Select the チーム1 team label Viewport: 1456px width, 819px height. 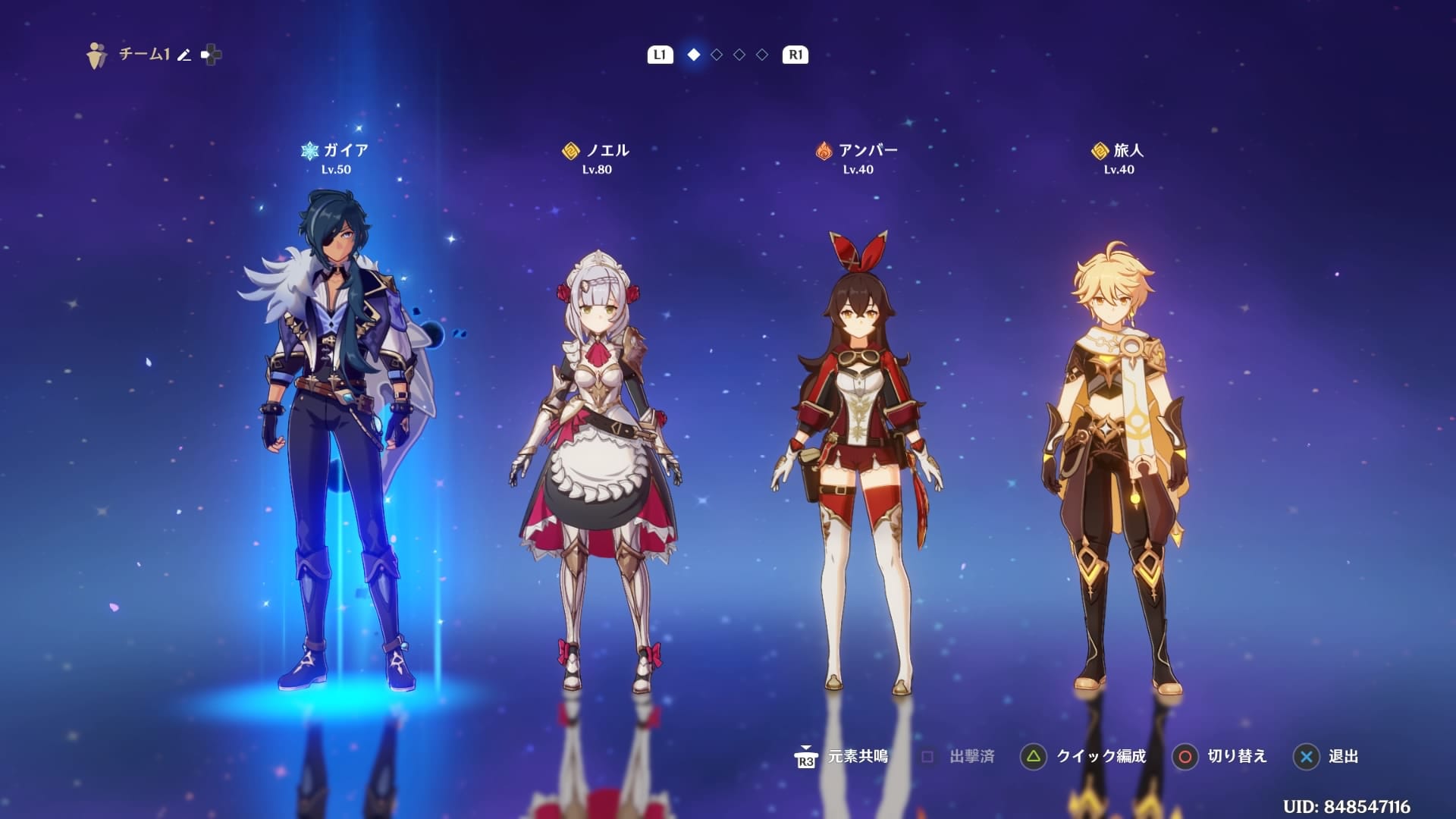pos(140,54)
